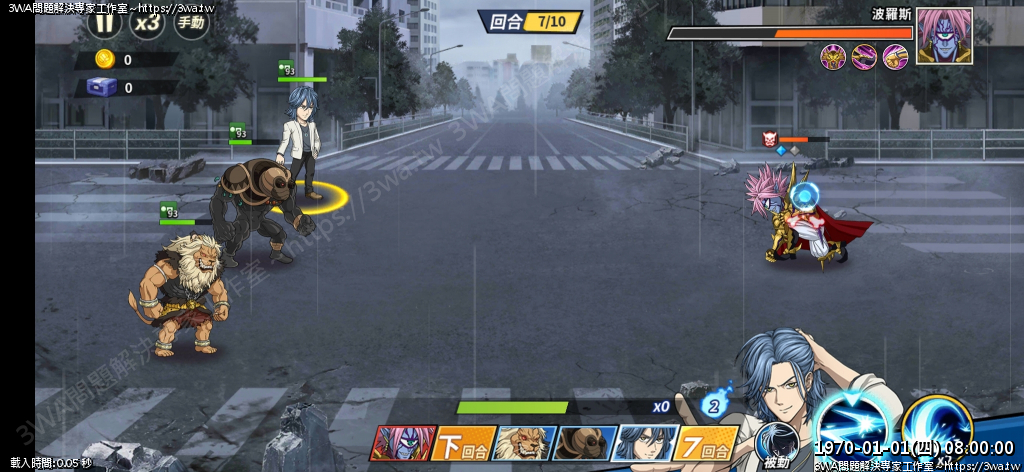
Task: Inspect the boss's golden armor skill icon
Action: click(x=833, y=57)
